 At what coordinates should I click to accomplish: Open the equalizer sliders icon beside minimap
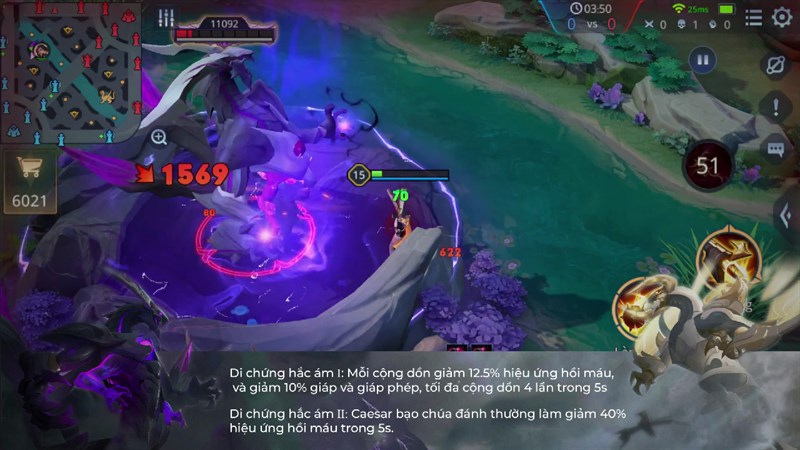[166, 18]
